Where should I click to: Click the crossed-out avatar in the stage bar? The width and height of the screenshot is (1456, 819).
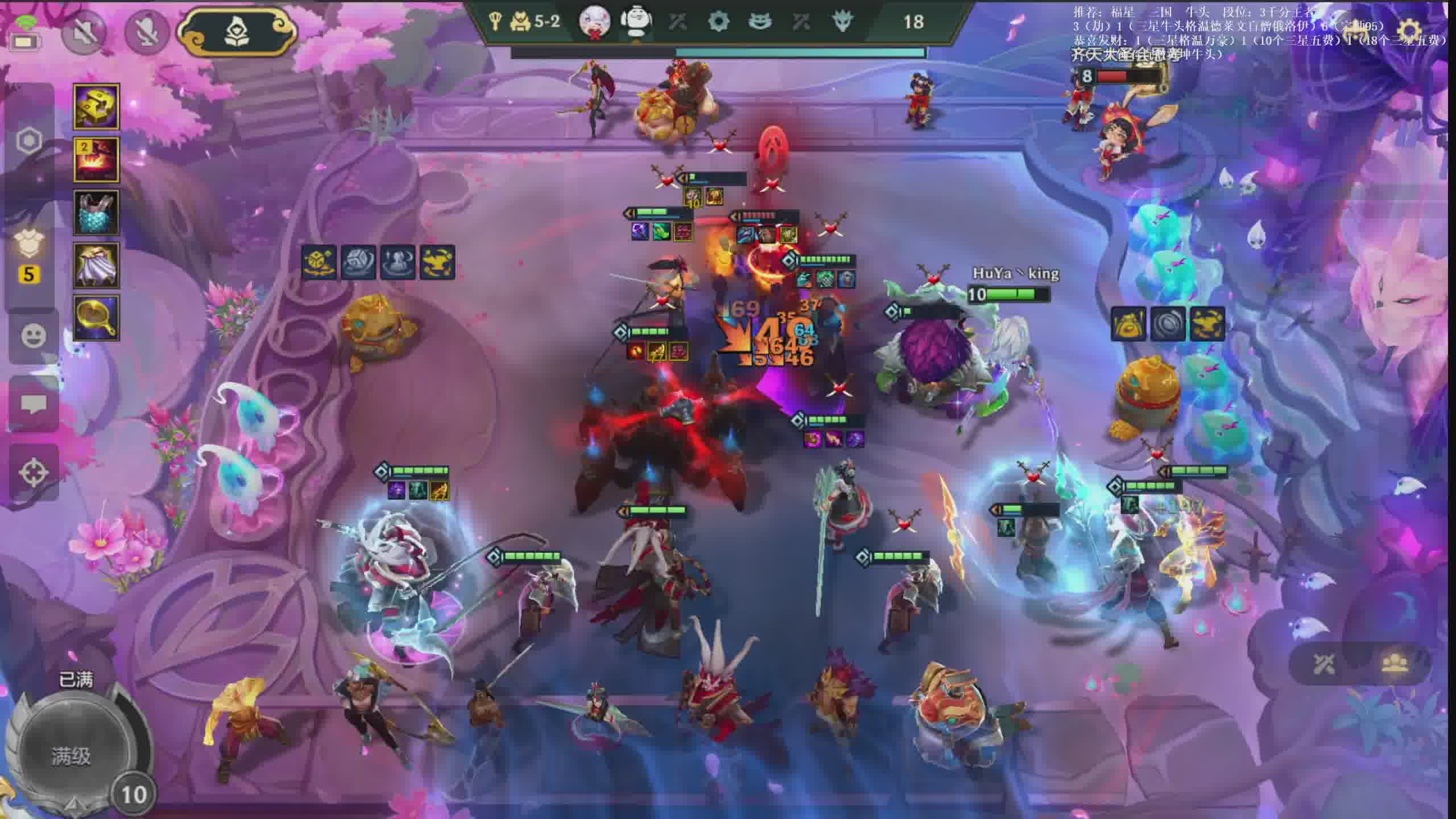tap(594, 22)
